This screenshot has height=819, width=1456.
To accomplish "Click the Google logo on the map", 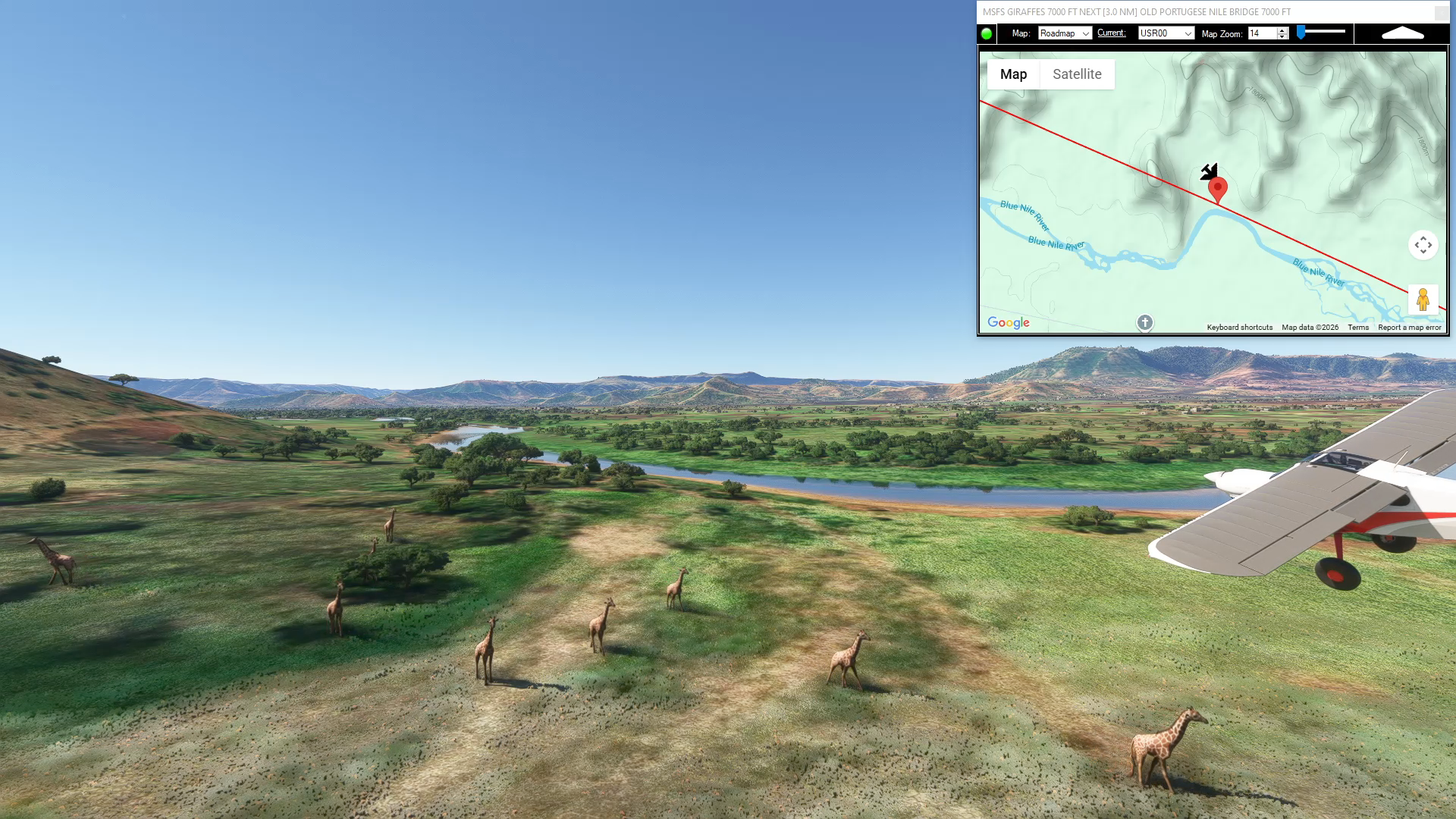I will (x=1008, y=323).
